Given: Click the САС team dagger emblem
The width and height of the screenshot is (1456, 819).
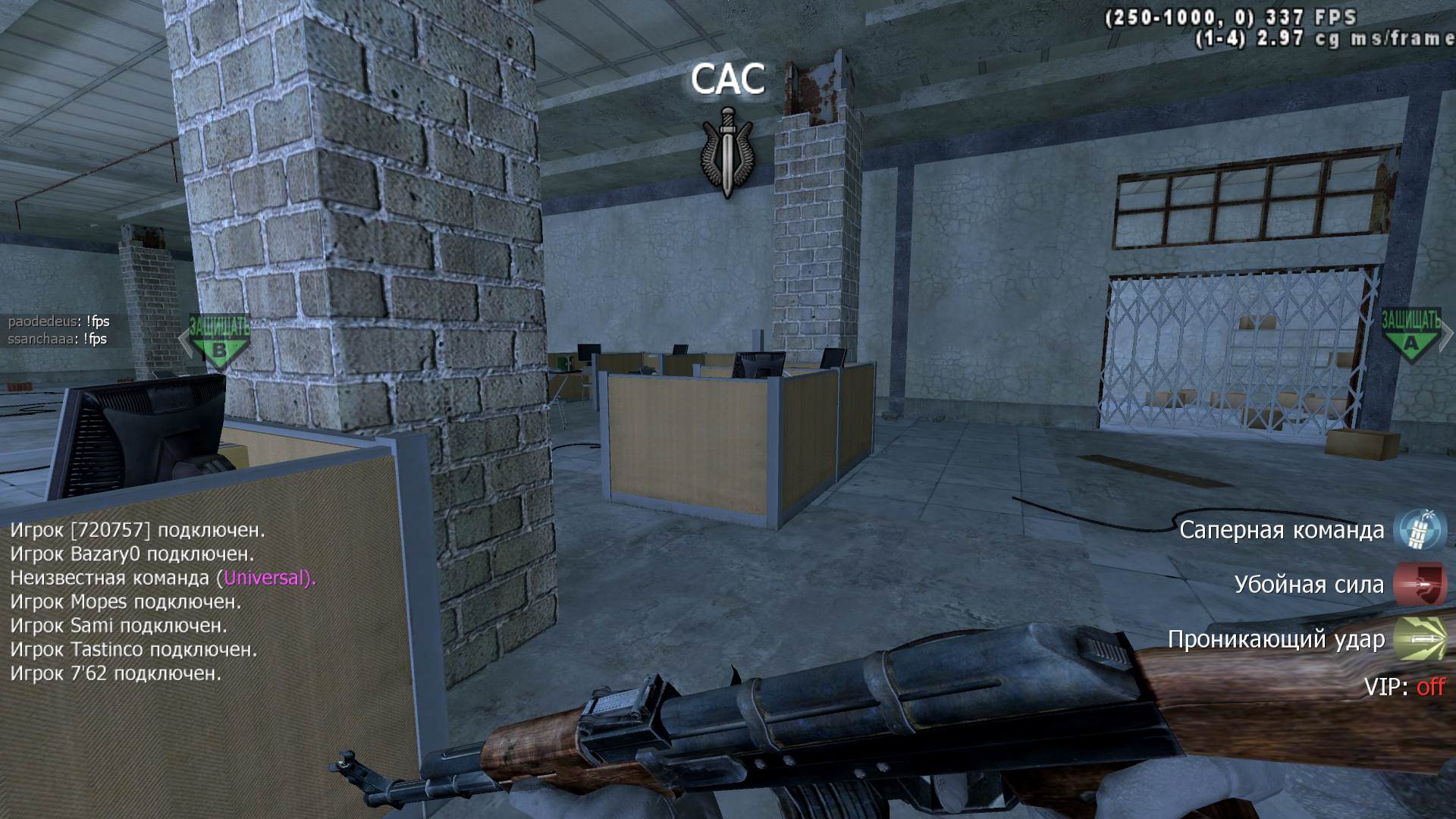Looking at the screenshot, I should (728, 152).
